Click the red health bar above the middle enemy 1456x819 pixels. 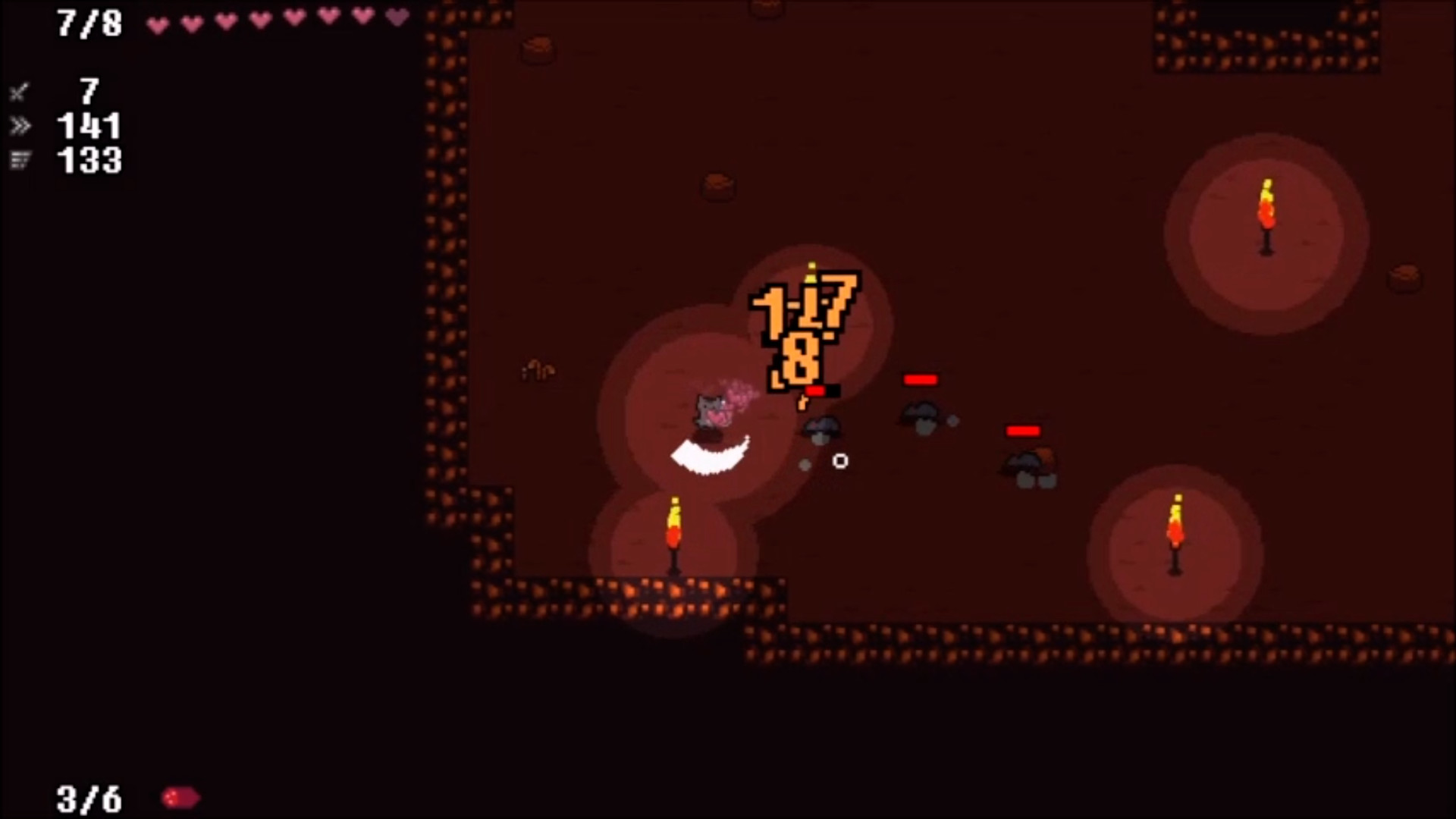pyautogui.click(x=920, y=379)
